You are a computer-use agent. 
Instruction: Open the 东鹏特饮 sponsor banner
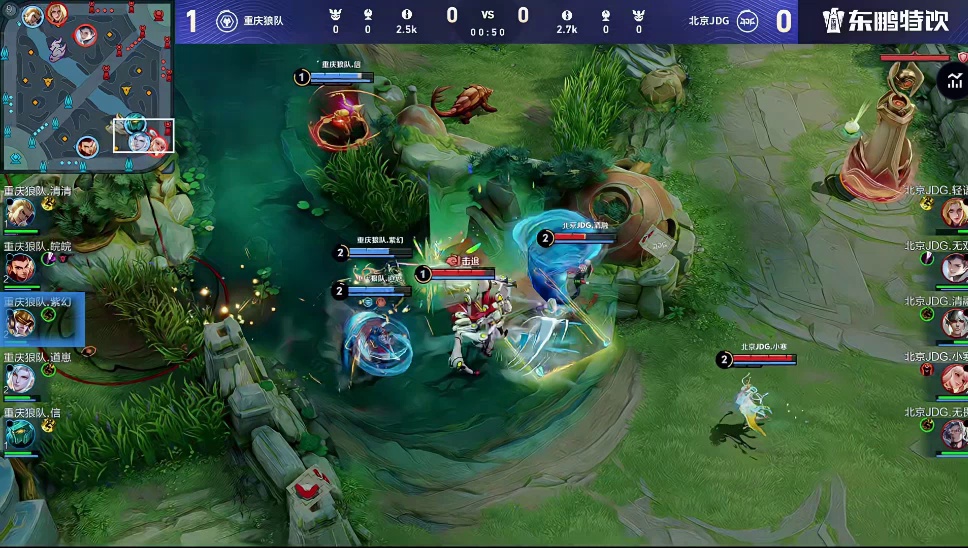tap(884, 21)
